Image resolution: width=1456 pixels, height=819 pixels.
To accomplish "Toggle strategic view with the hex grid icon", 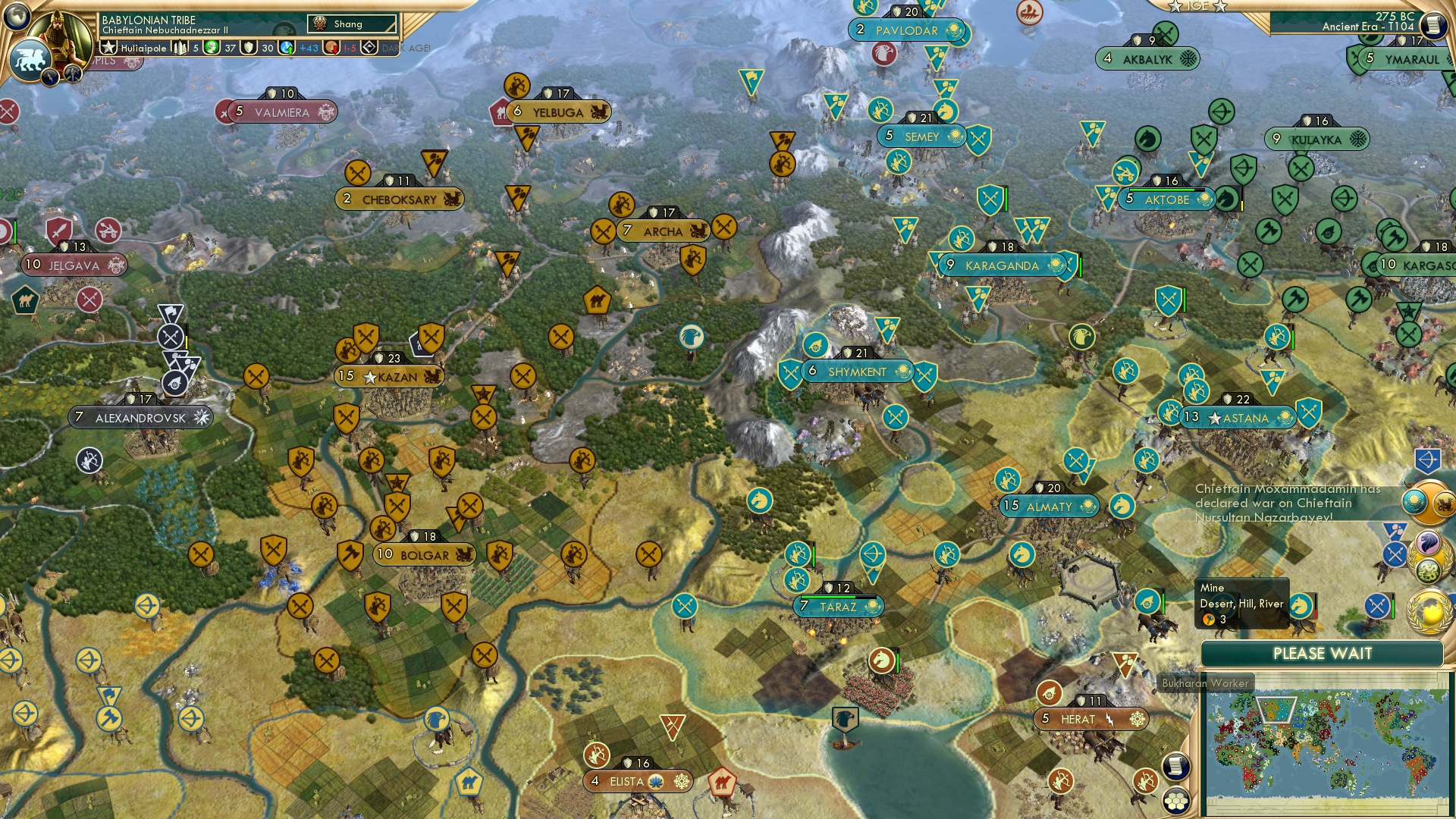I will coord(1175,802).
